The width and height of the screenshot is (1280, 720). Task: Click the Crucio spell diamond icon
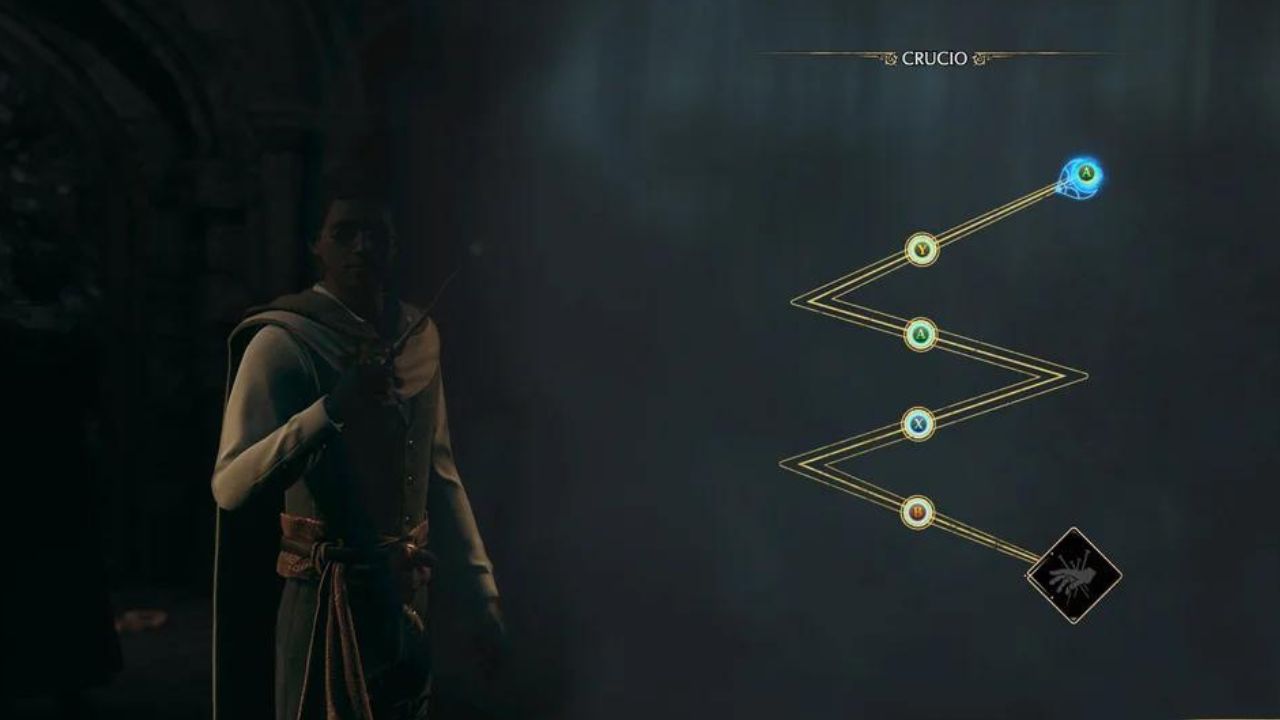[x=1074, y=575]
